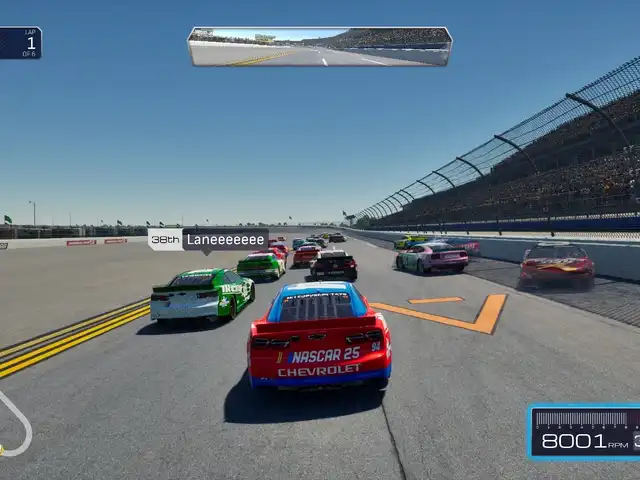
Task: Select the Laneeeeeee 38th place name tag
Action: click(208, 239)
